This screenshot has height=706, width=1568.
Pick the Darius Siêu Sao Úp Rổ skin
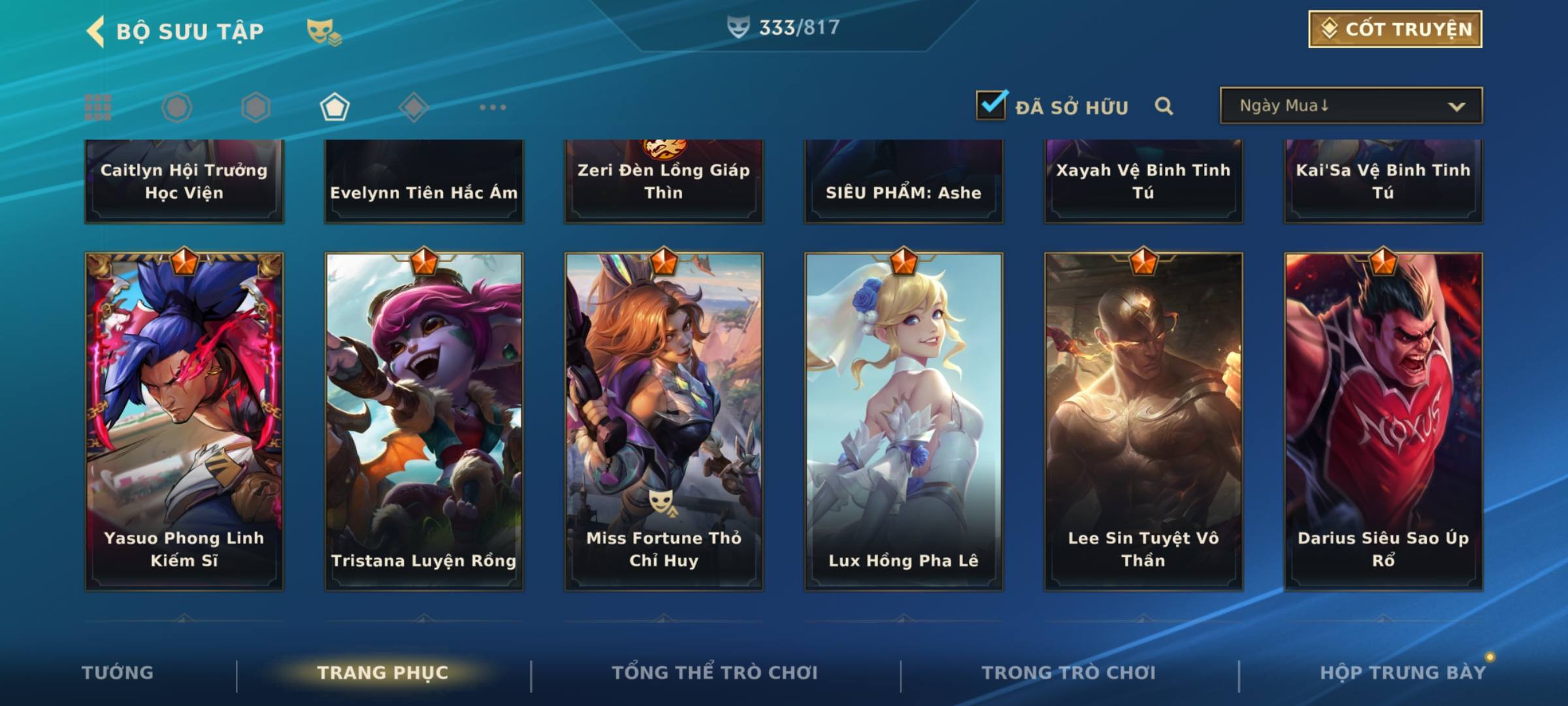coord(1383,422)
